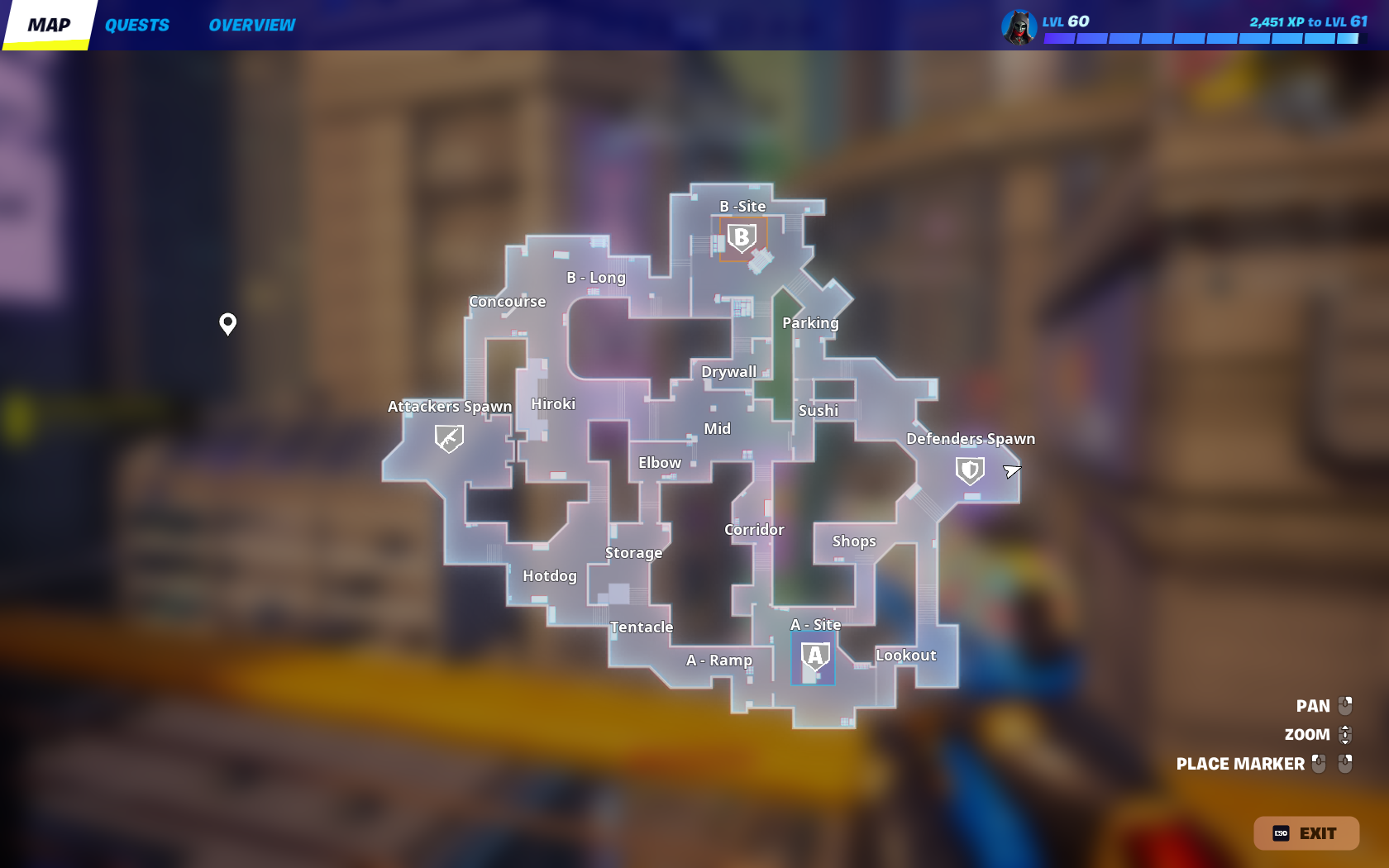Click the B - Long map label
Viewport: 1389px width, 868px height.
coord(596,278)
